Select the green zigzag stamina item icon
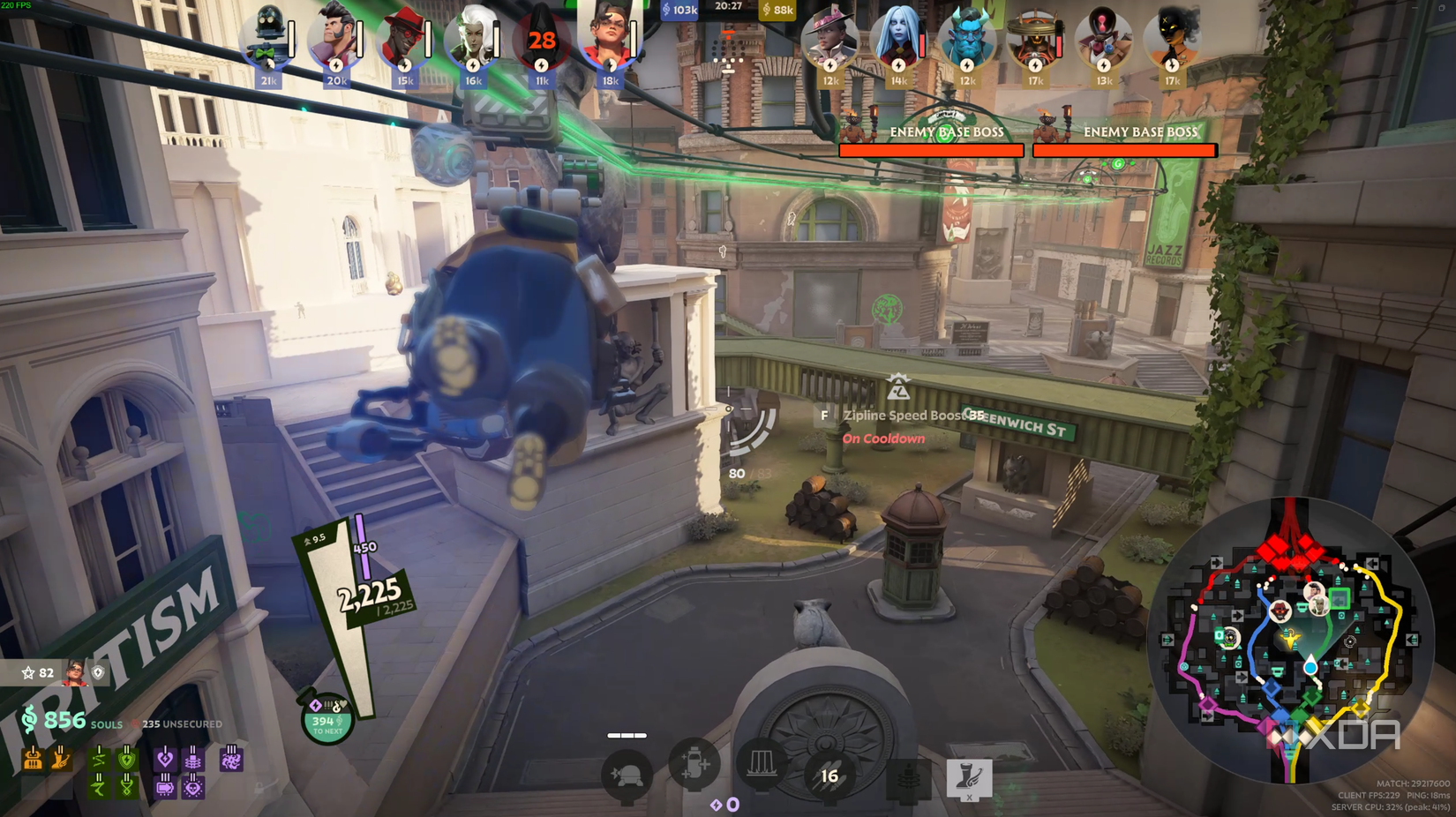Screen dimensions: 1456x817 (100, 761)
